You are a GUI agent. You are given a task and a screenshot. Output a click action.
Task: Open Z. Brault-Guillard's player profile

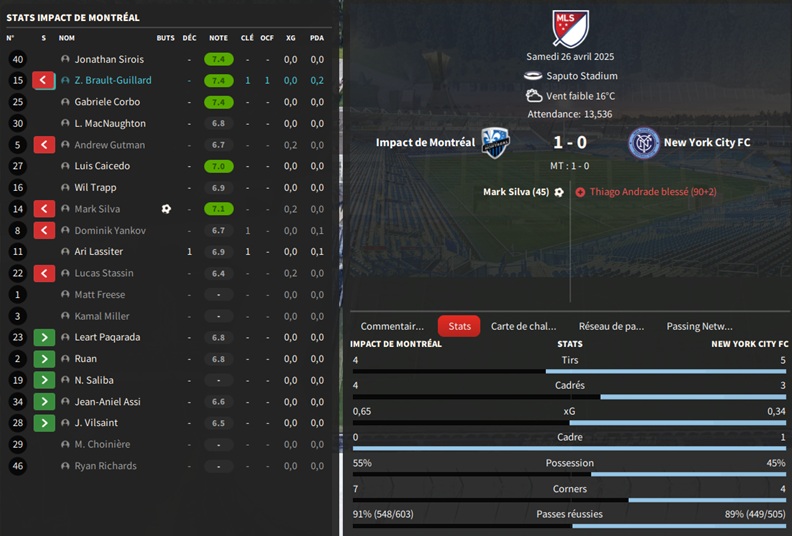click(x=113, y=80)
